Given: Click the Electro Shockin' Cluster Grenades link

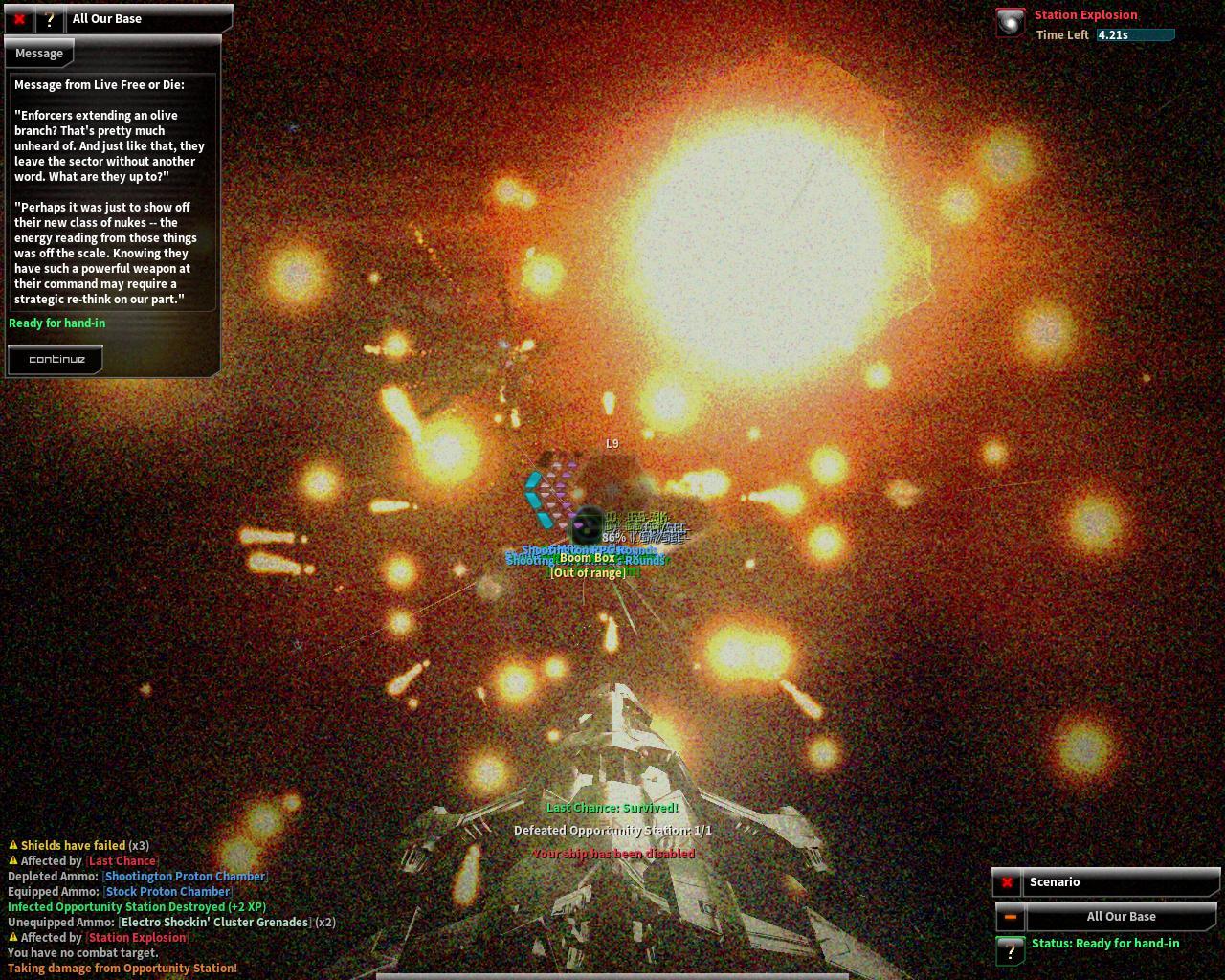Looking at the screenshot, I should click(x=214, y=923).
